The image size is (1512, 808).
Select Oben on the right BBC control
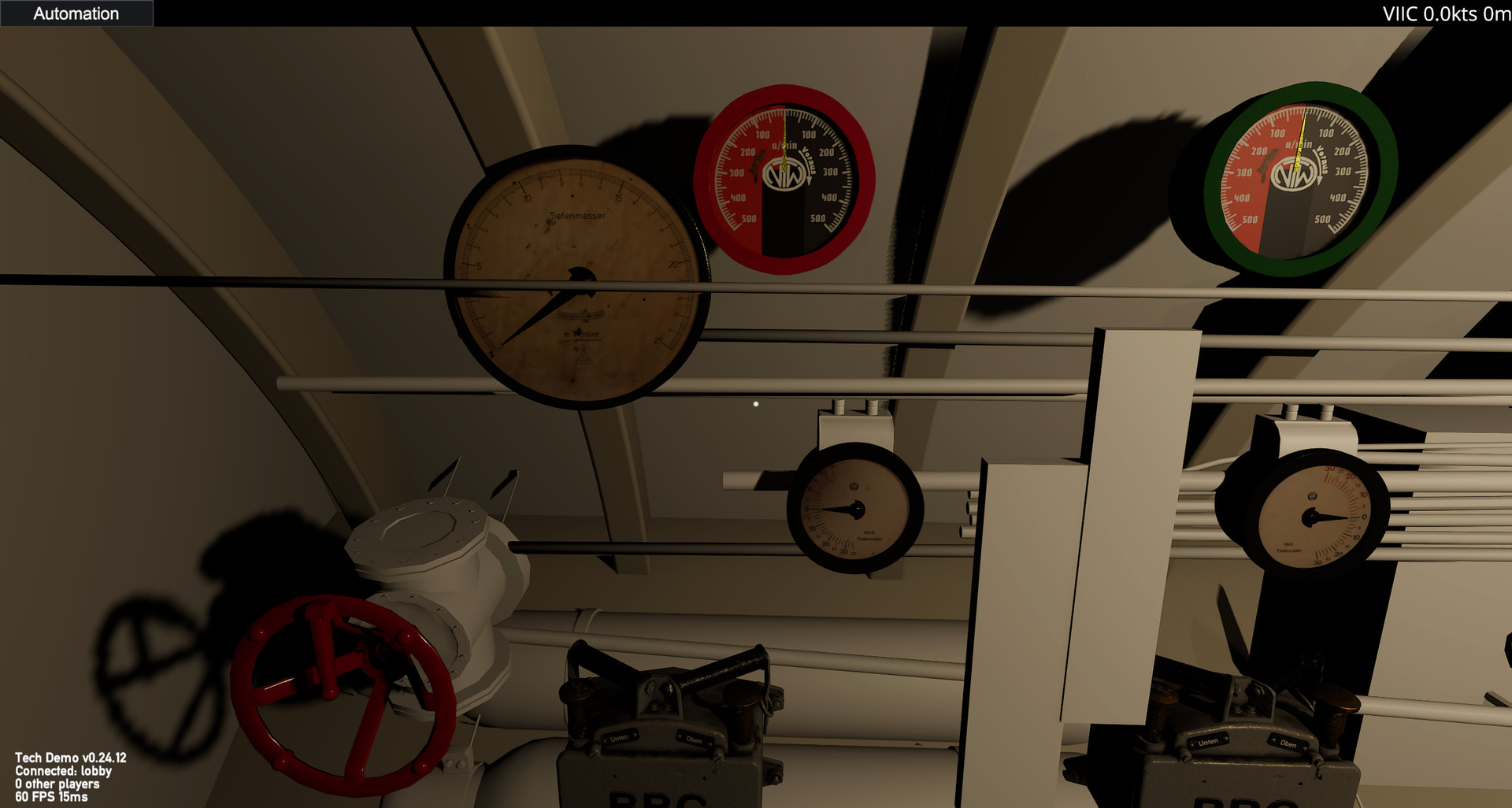tap(1288, 742)
